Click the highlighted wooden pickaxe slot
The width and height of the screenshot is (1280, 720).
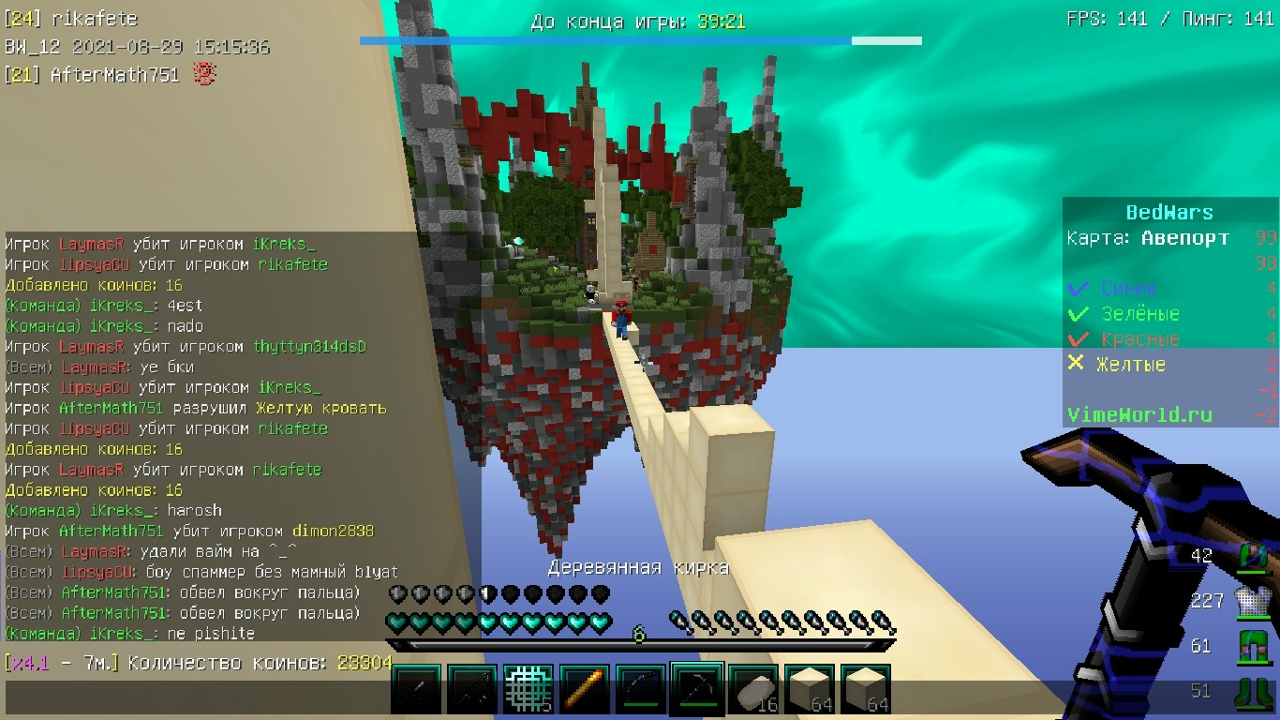697,690
